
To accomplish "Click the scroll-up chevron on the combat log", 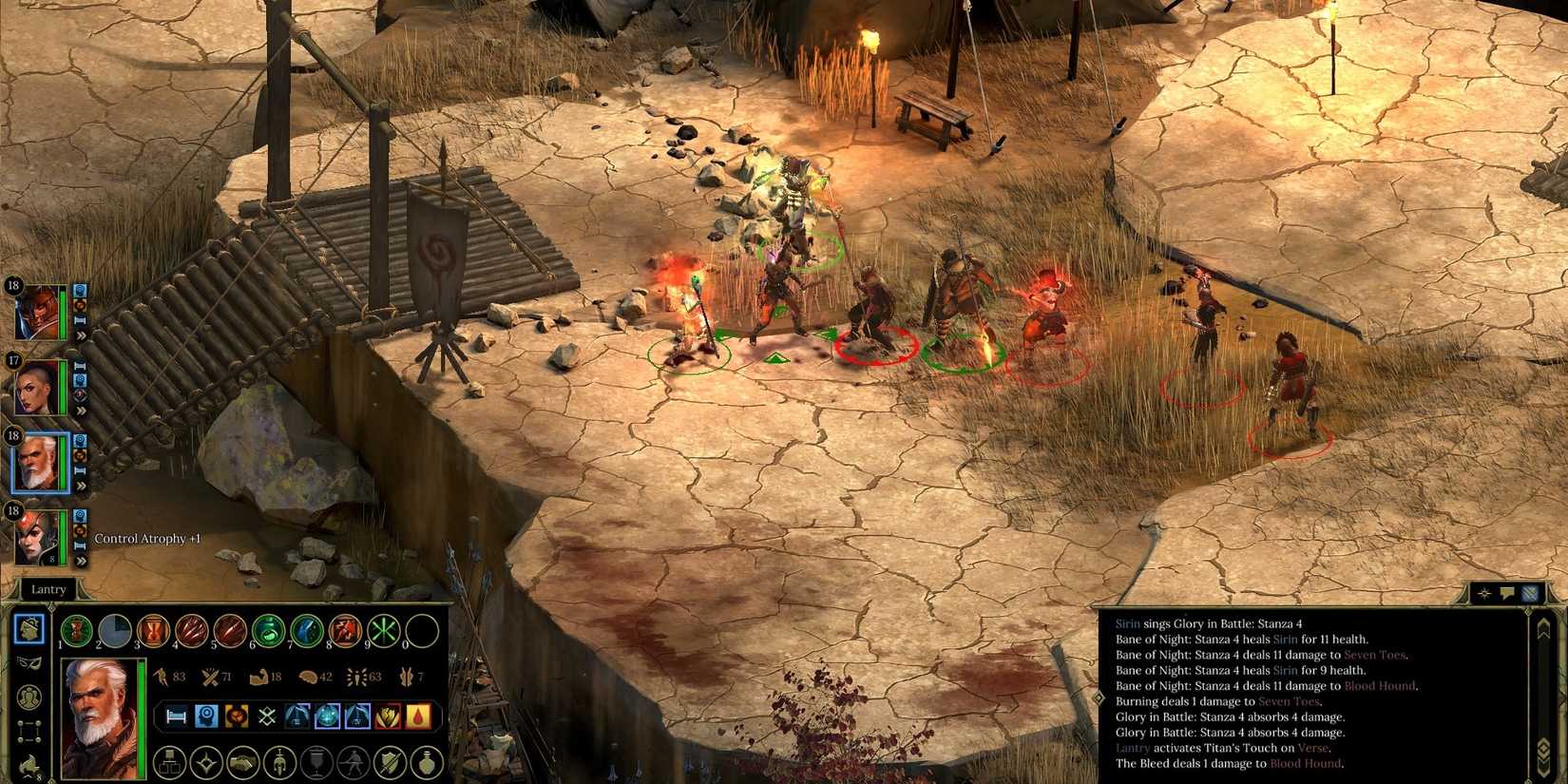I will [x=1546, y=627].
